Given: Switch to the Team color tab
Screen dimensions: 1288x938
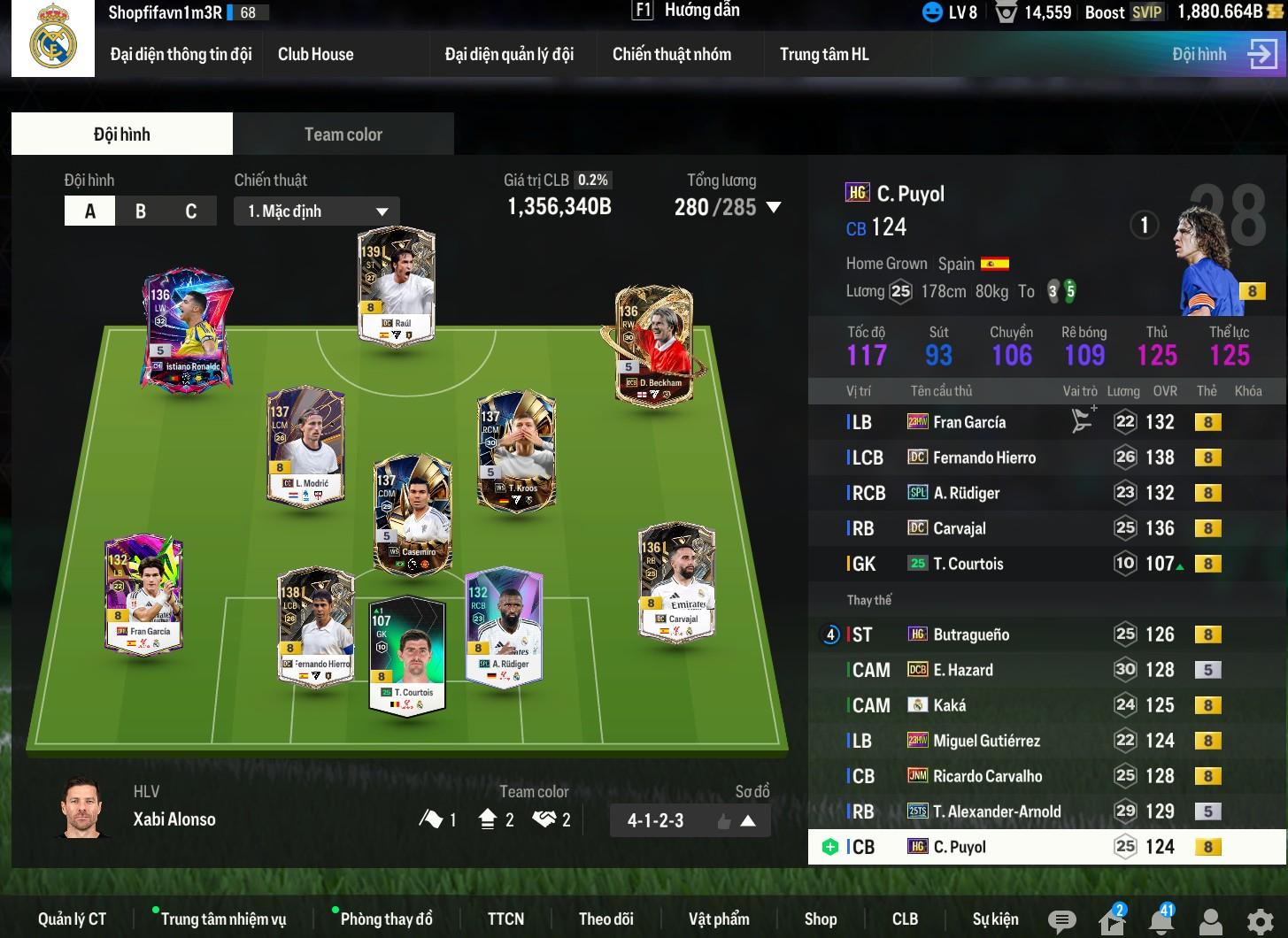Looking at the screenshot, I should [x=343, y=135].
